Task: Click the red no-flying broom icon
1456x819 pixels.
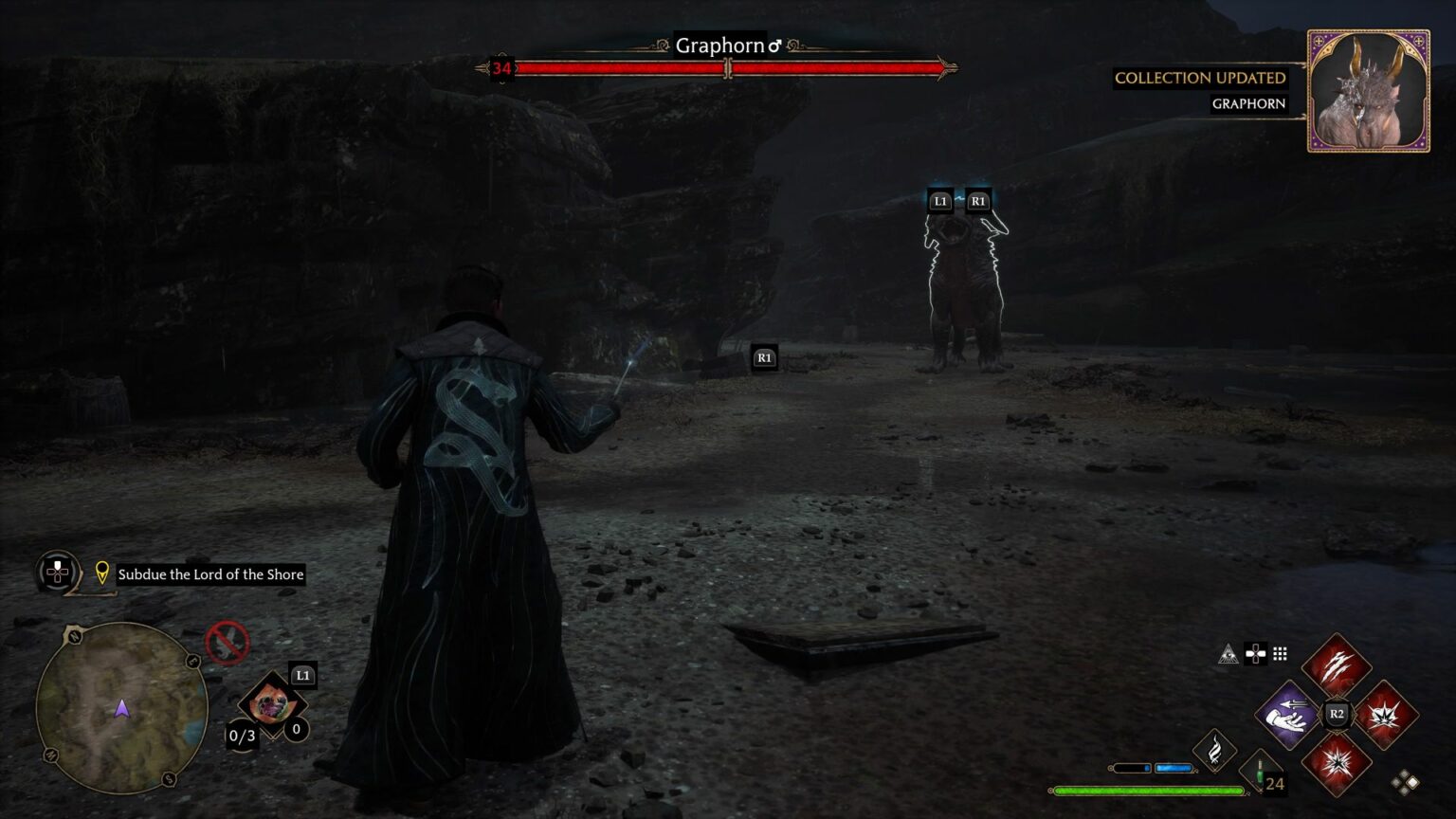Action: 227,643
